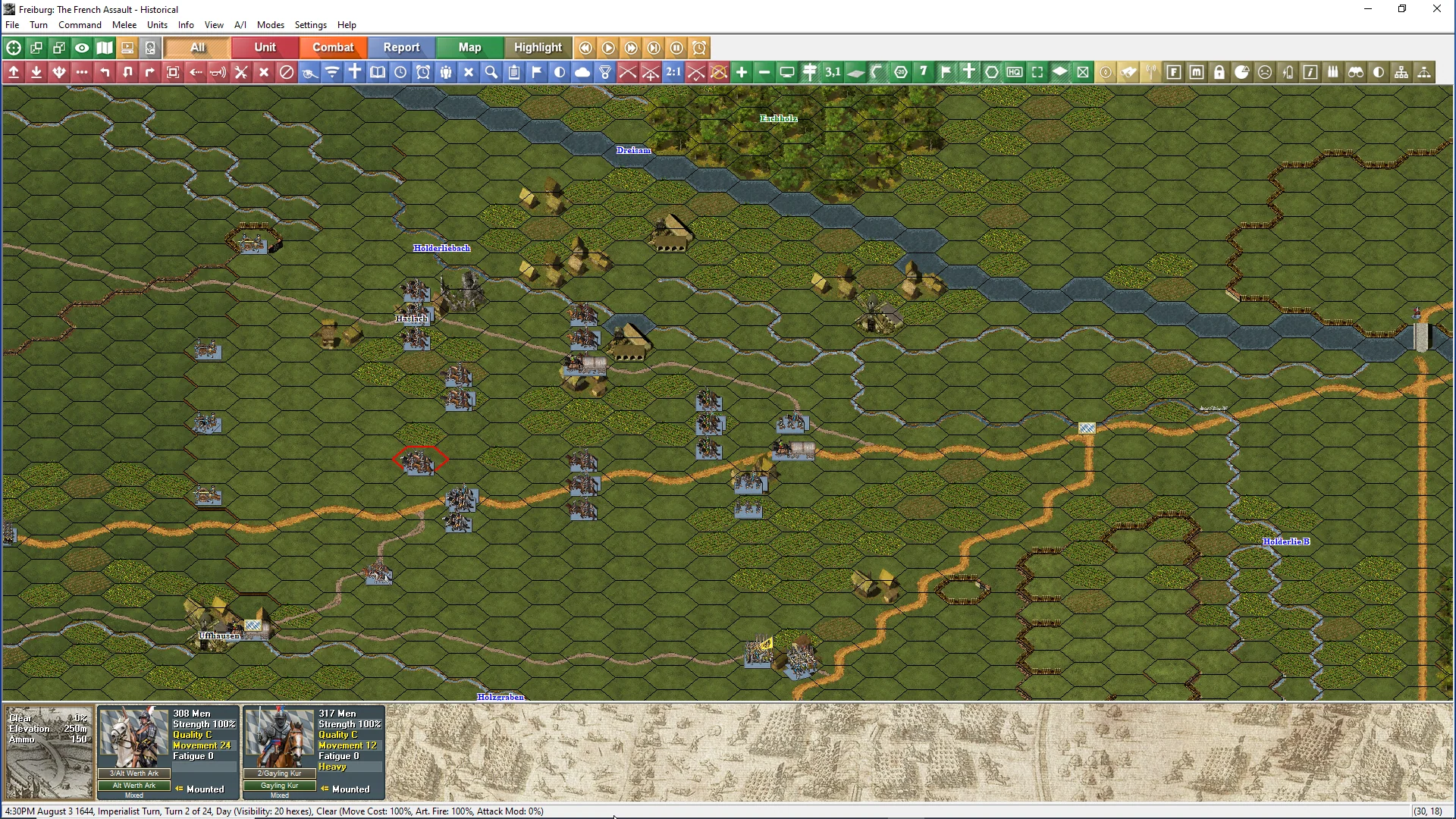Image resolution: width=1456 pixels, height=819 pixels.
Task: Open the Settings menu
Action: click(x=310, y=25)
